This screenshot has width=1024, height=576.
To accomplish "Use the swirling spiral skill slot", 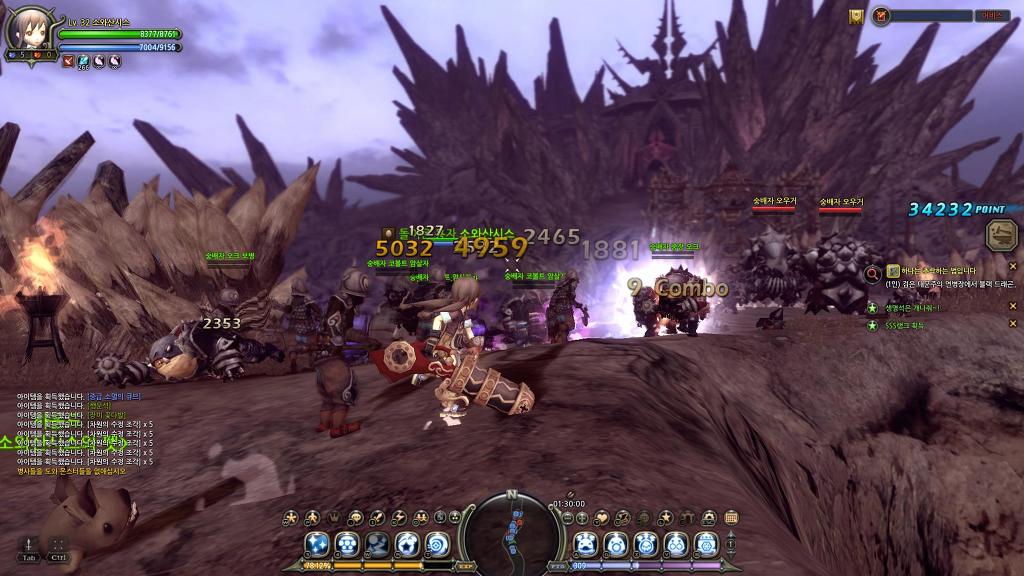I will 437,545.
